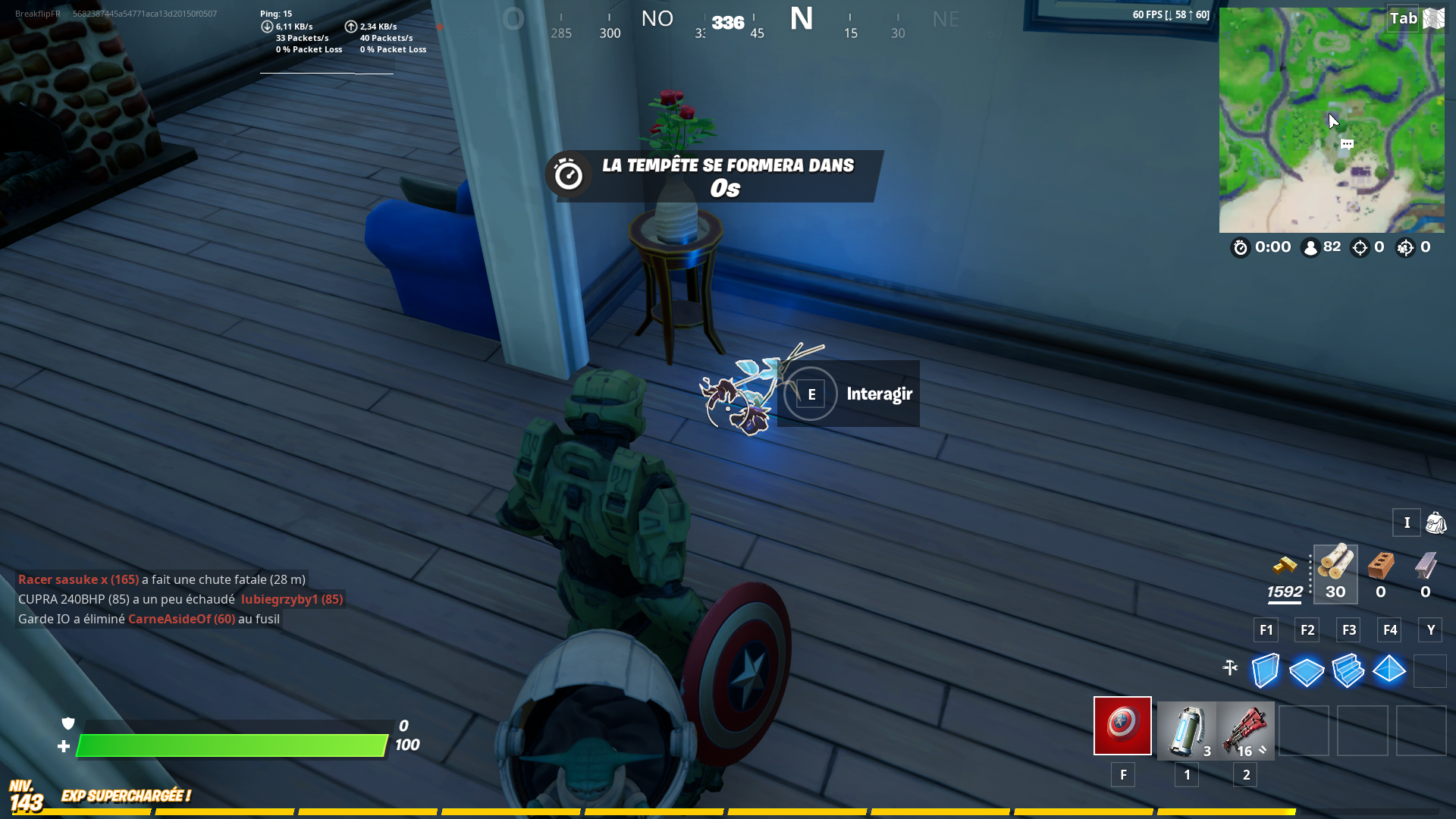
Task: Click the eliminations crosshair icon
Action: tap(1360, 247)
